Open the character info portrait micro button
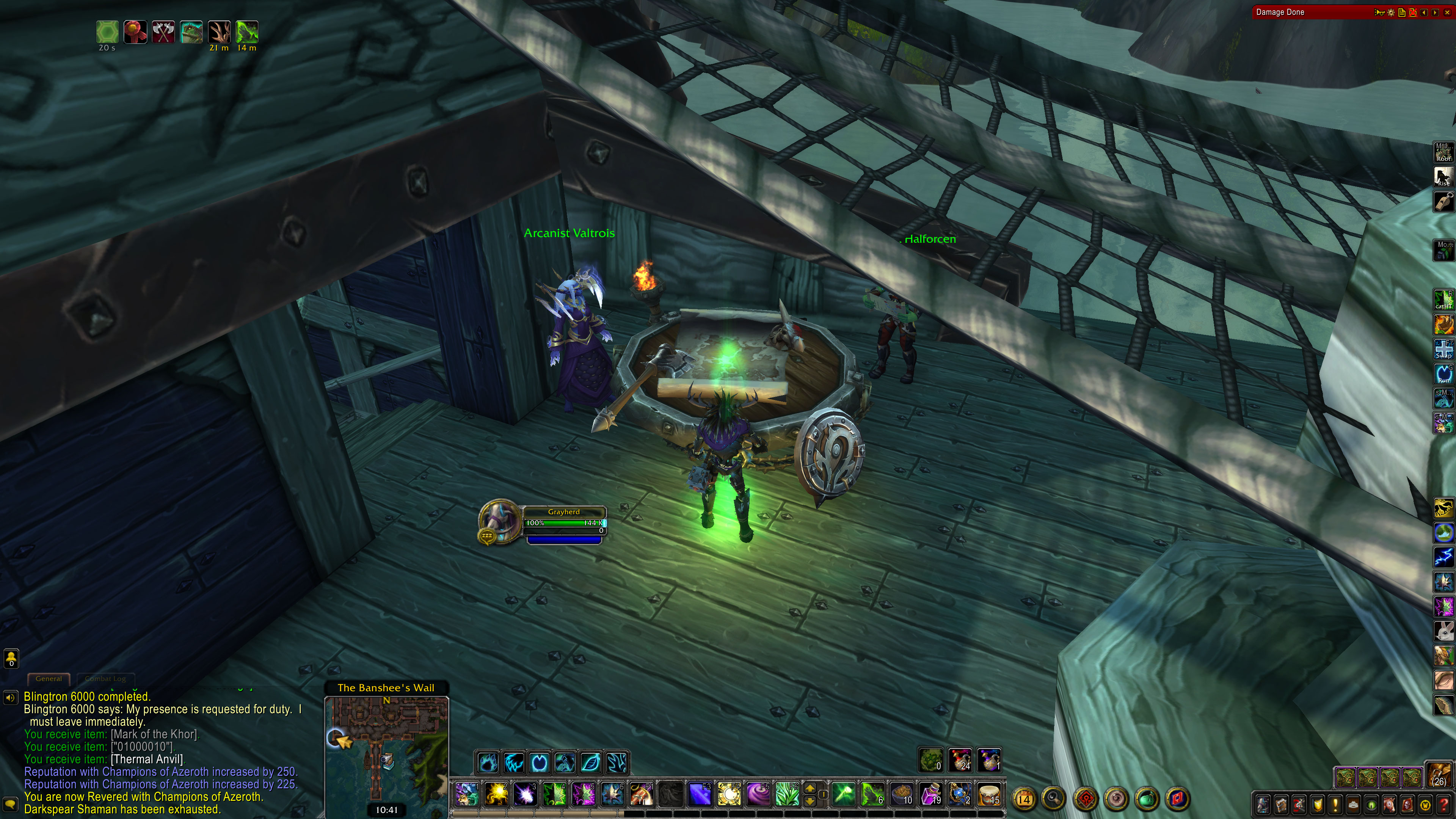Image resolution: width=1456 pixels, height=819 pixels. tap(1263, 804)
